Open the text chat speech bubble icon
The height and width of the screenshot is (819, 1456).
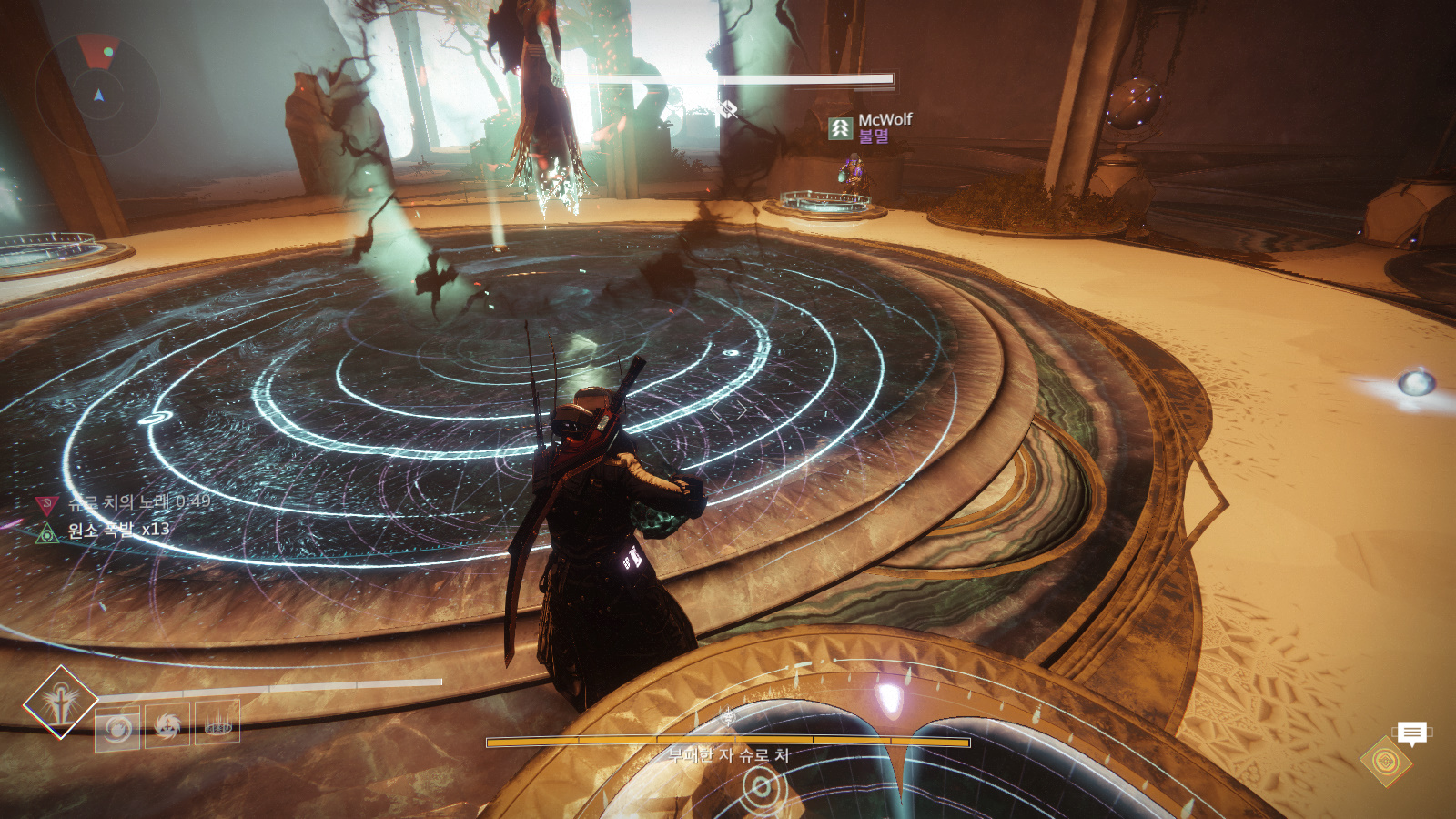click(x=1411, y=733)
